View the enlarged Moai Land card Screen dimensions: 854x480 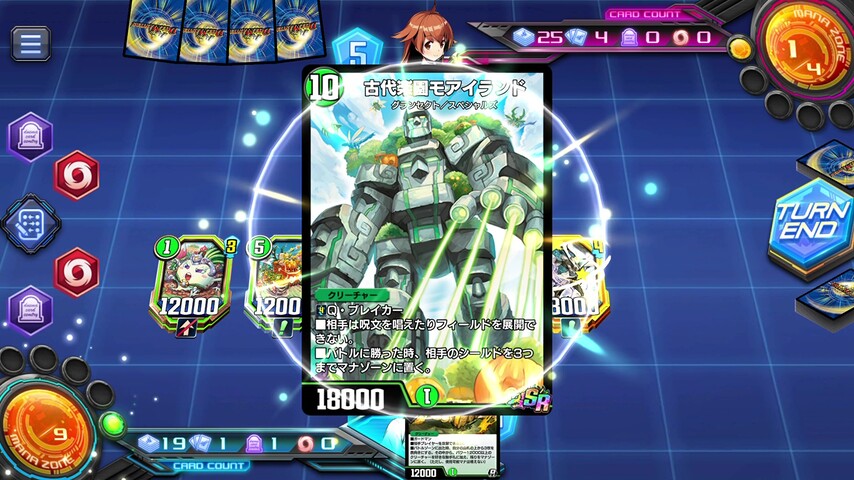(x=427, y=240)
